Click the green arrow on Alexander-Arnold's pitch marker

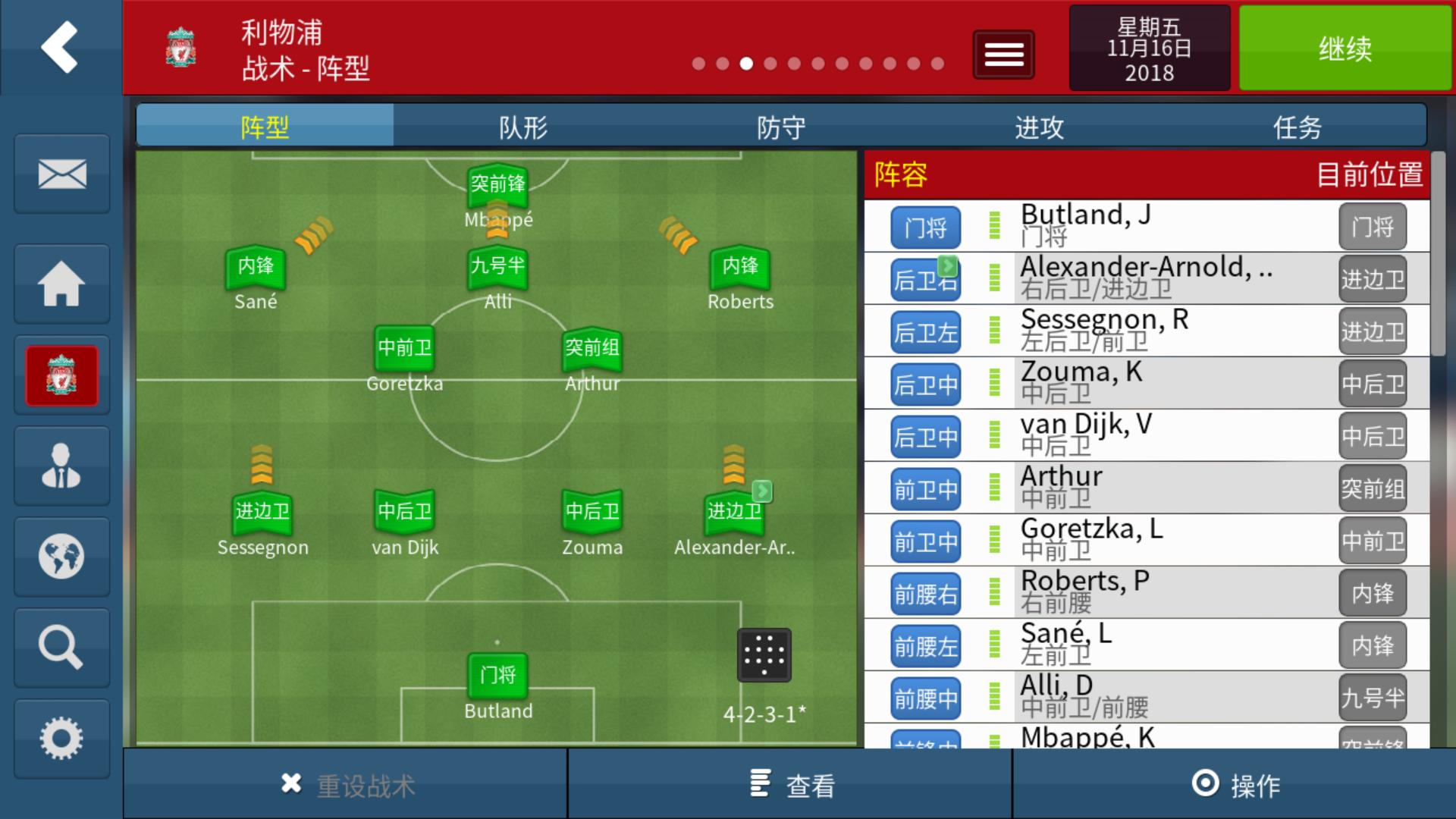763,491
